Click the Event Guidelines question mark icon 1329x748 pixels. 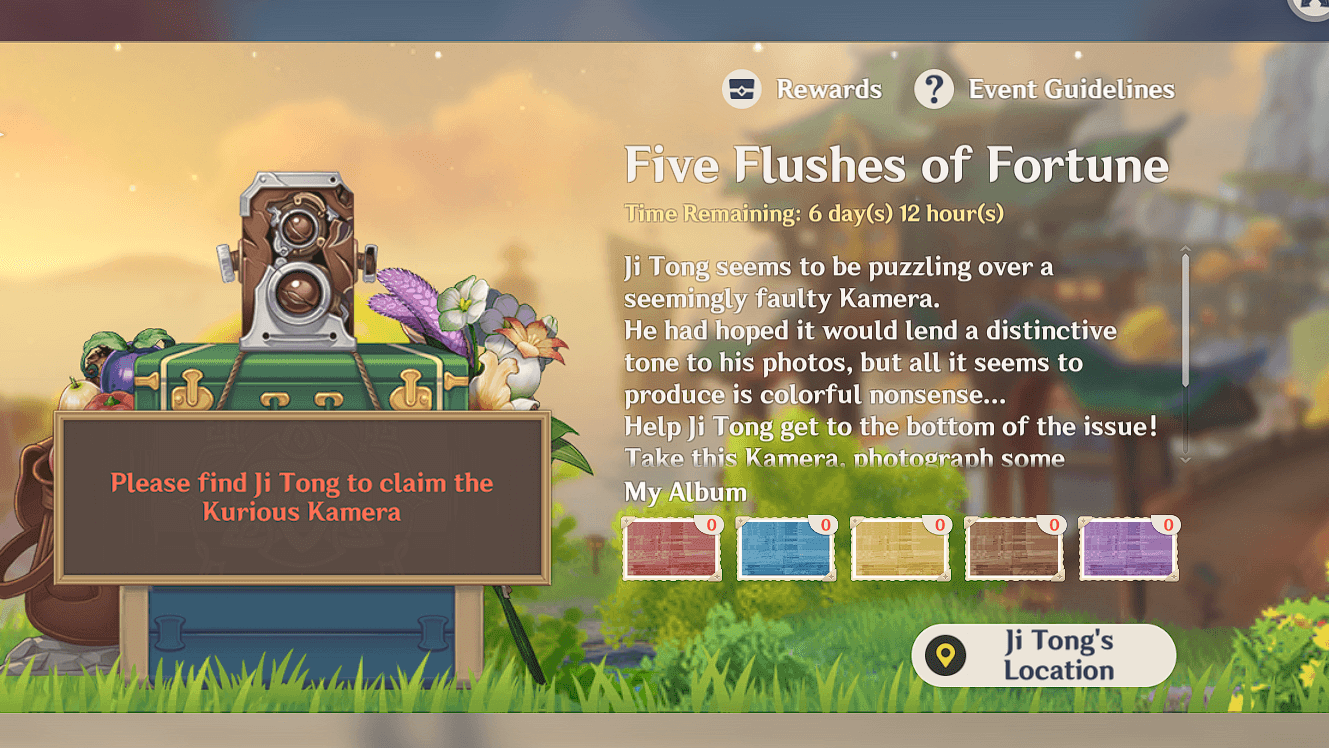click(934, 89)
